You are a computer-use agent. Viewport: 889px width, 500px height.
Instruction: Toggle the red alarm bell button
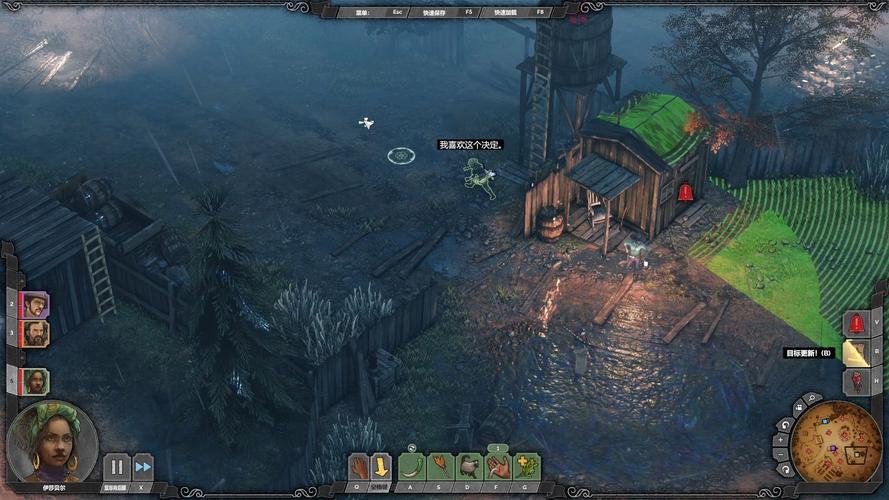[856, 324]
